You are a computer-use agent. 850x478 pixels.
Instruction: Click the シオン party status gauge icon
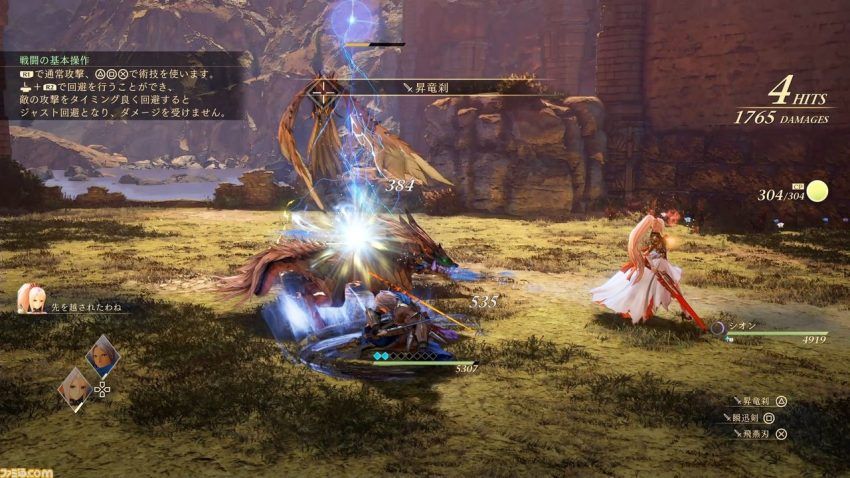click(x=717, y=326)
